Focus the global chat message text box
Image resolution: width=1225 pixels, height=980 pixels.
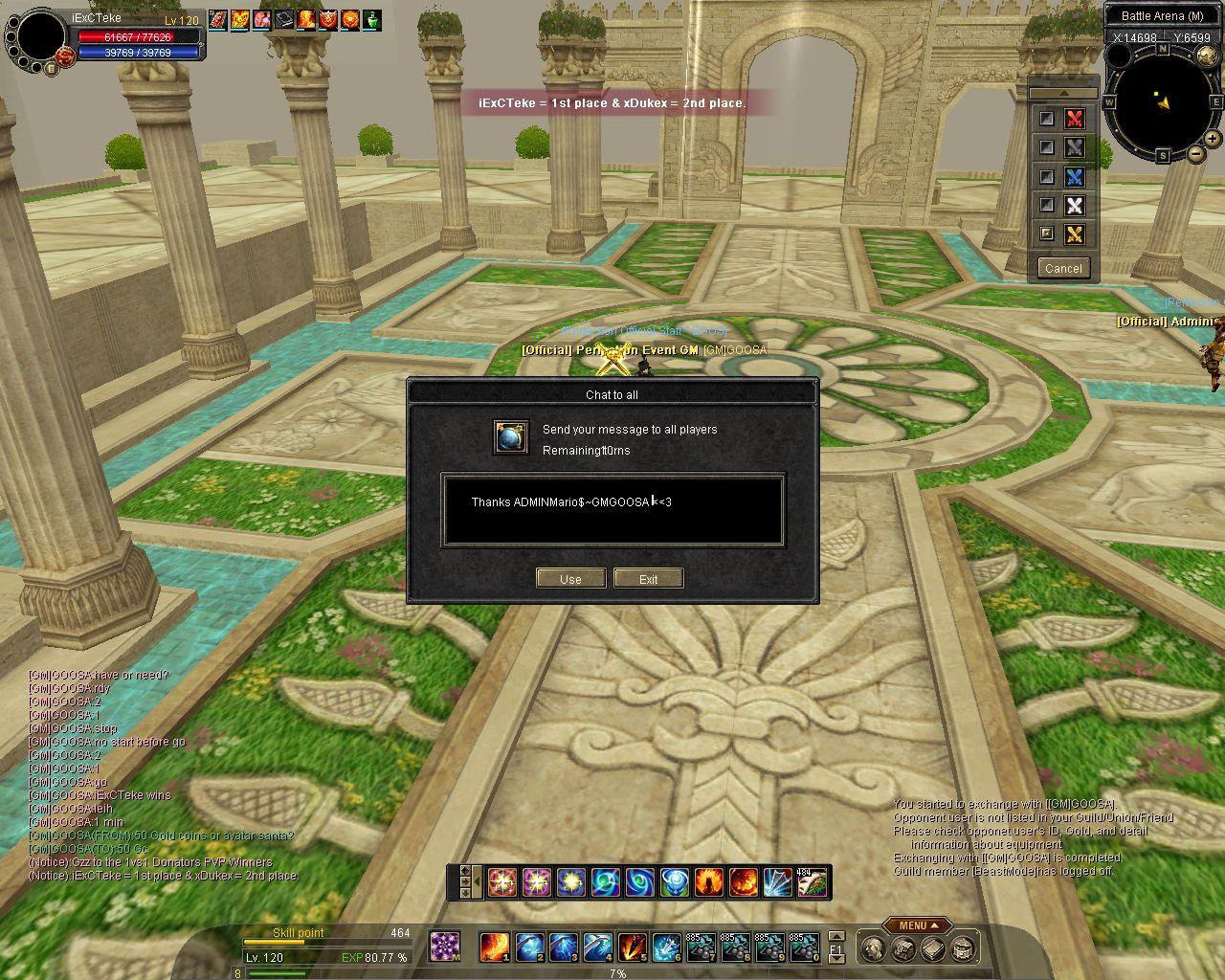click(612, 510)
